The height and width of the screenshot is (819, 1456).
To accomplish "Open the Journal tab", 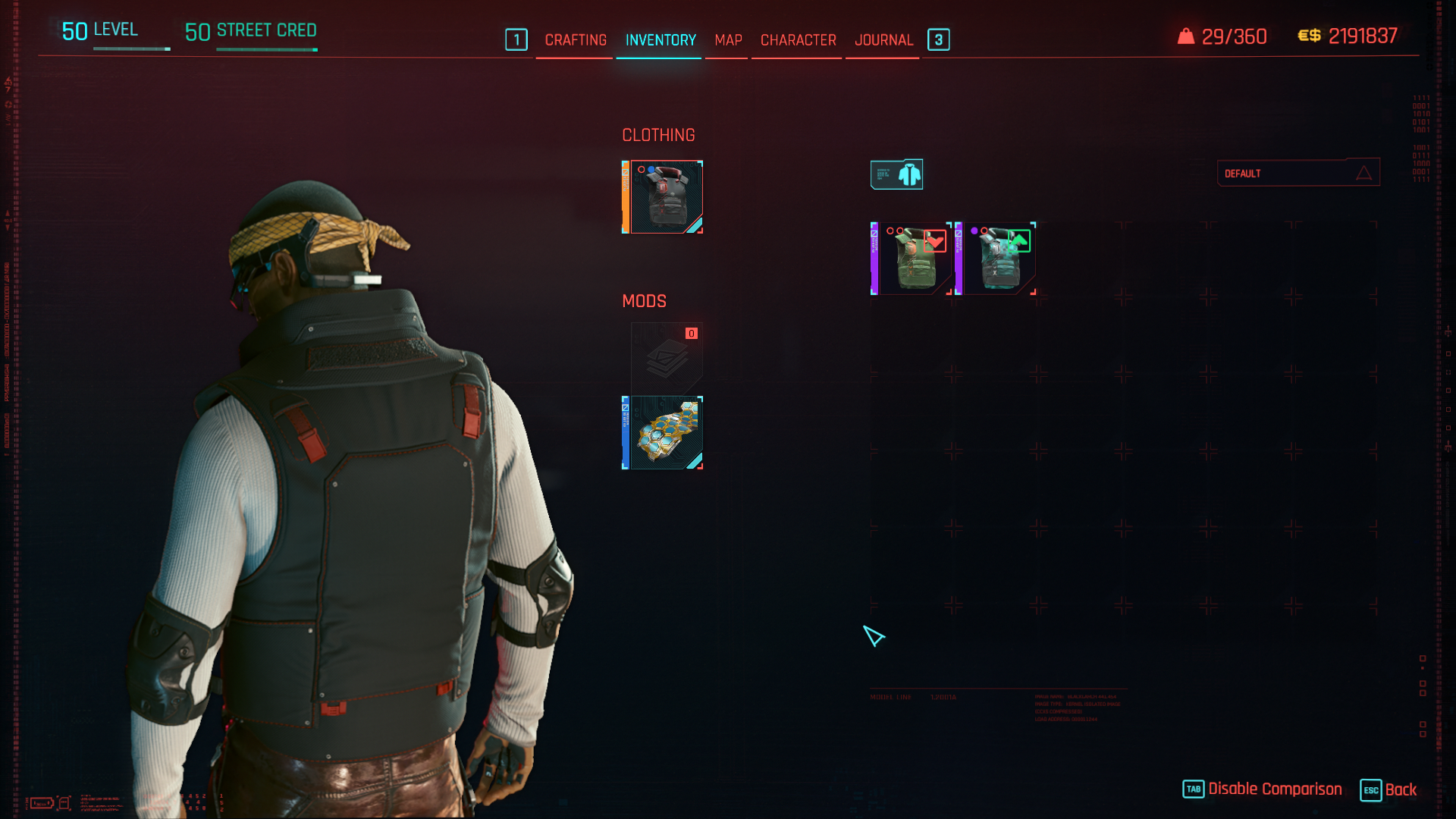I will 883,40.
